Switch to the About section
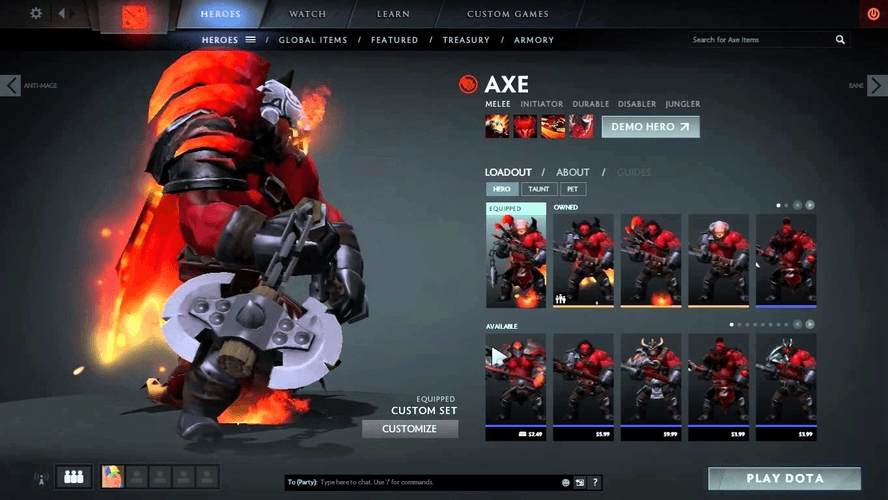This screenshot has height=500, width=888. click(573, 172)
